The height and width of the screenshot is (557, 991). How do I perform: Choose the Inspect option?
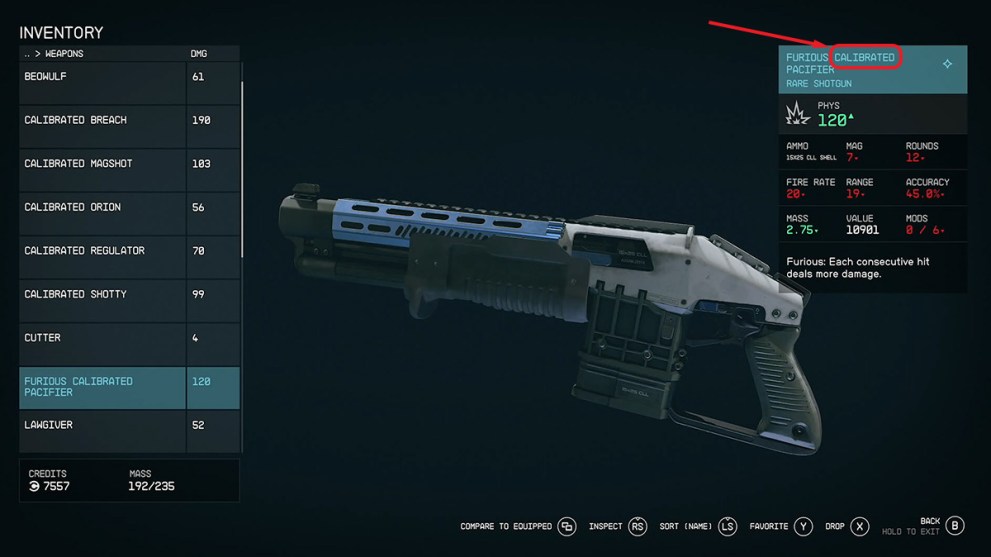click(x=617, y=527)
